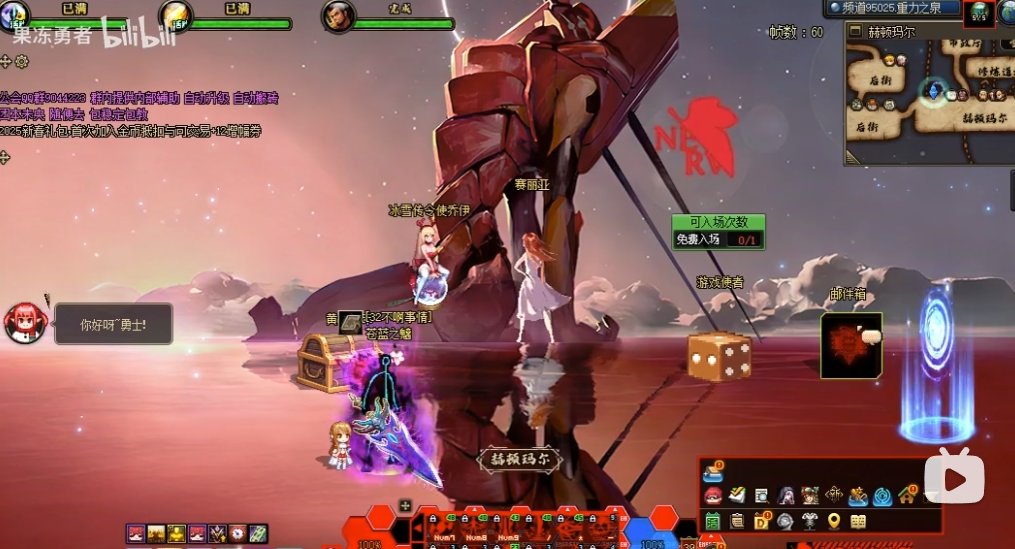The width and height of the screenshot is (1015, 549).
Task: Open the clipboard notes menu icon
Action: pyautogui.click(x=737, y=521)
